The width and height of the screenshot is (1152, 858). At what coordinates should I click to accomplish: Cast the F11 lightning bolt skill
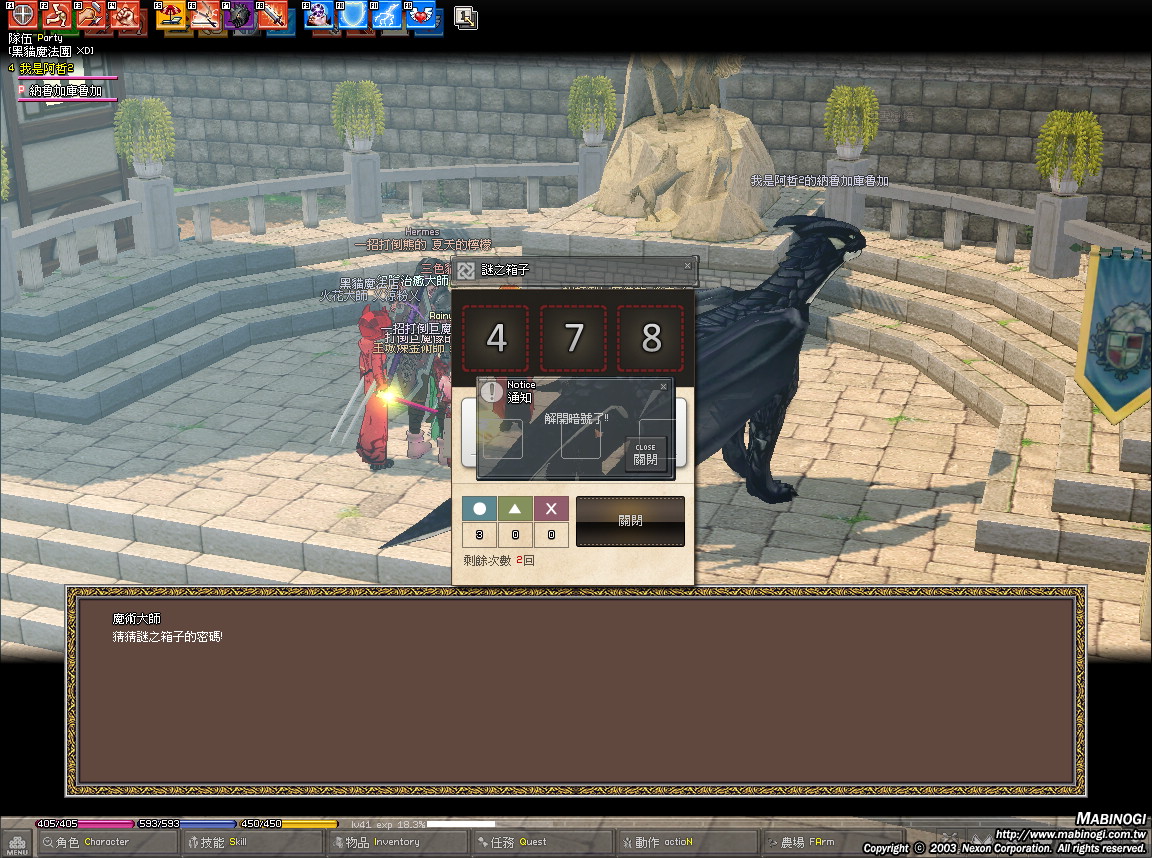coord(388,16)
